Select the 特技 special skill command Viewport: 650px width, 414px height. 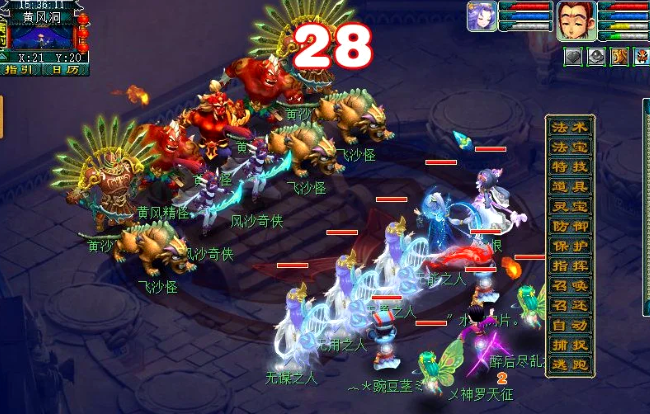point(572,166)
